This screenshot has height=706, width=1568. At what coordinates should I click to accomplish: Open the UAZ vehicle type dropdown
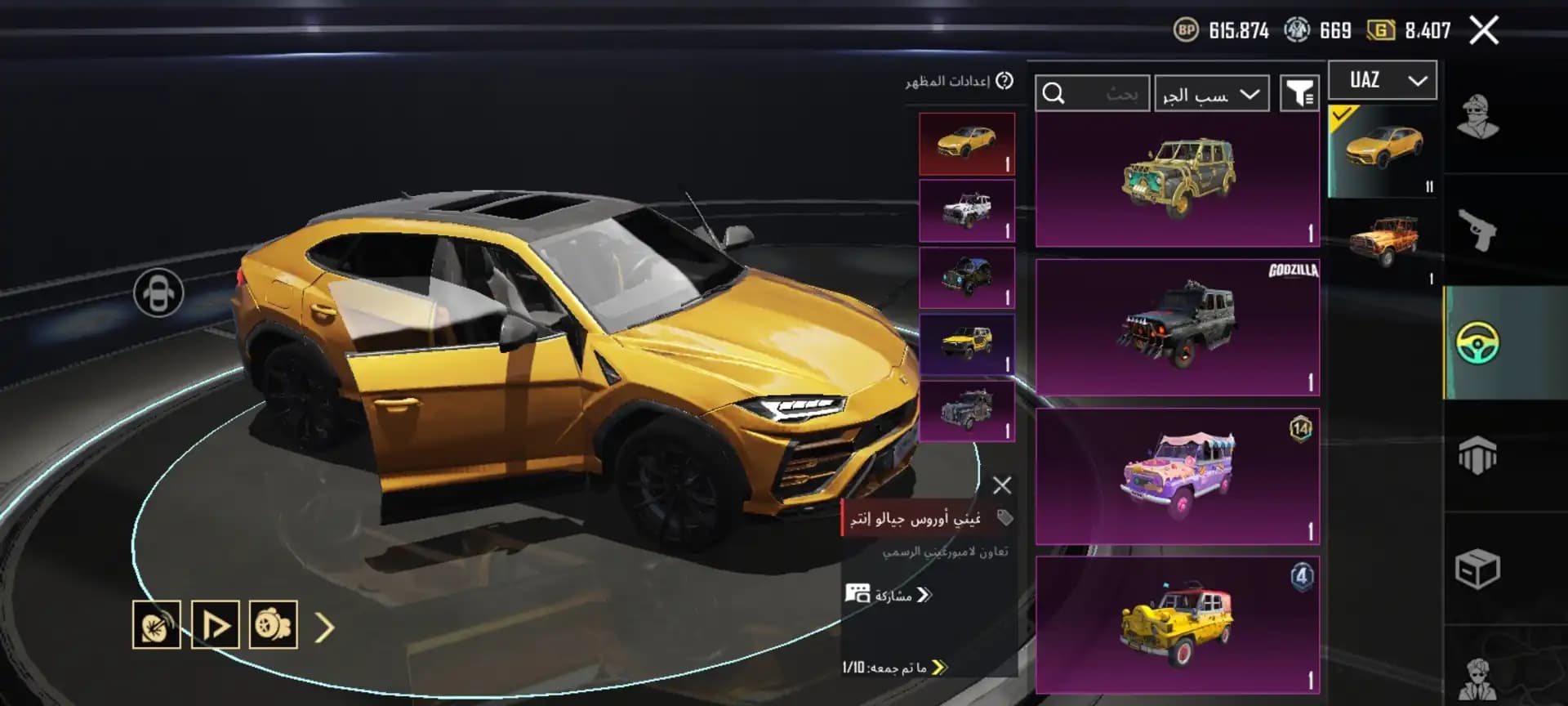(x=1382, y=80)
